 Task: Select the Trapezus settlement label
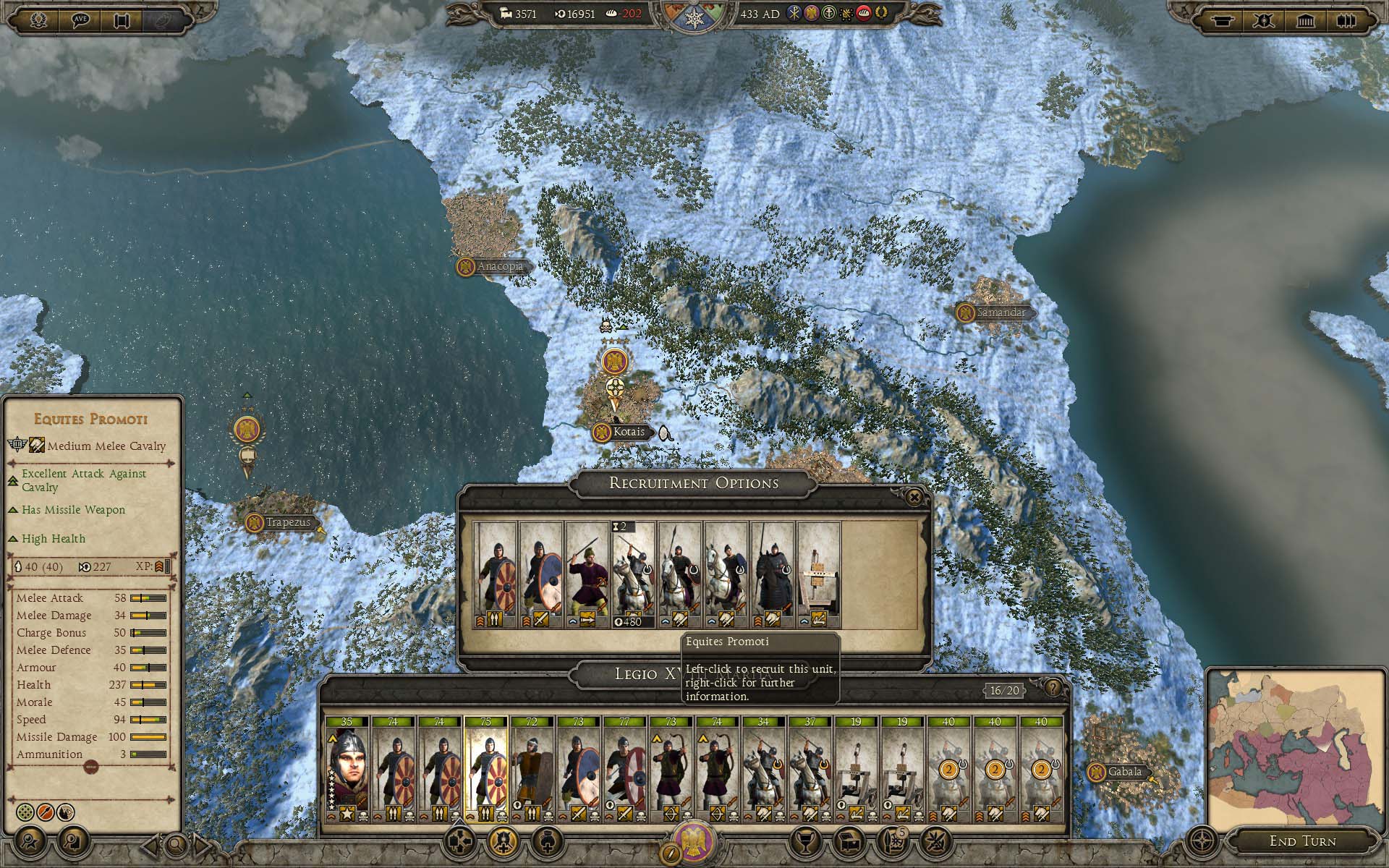click(x=287, y=522)
